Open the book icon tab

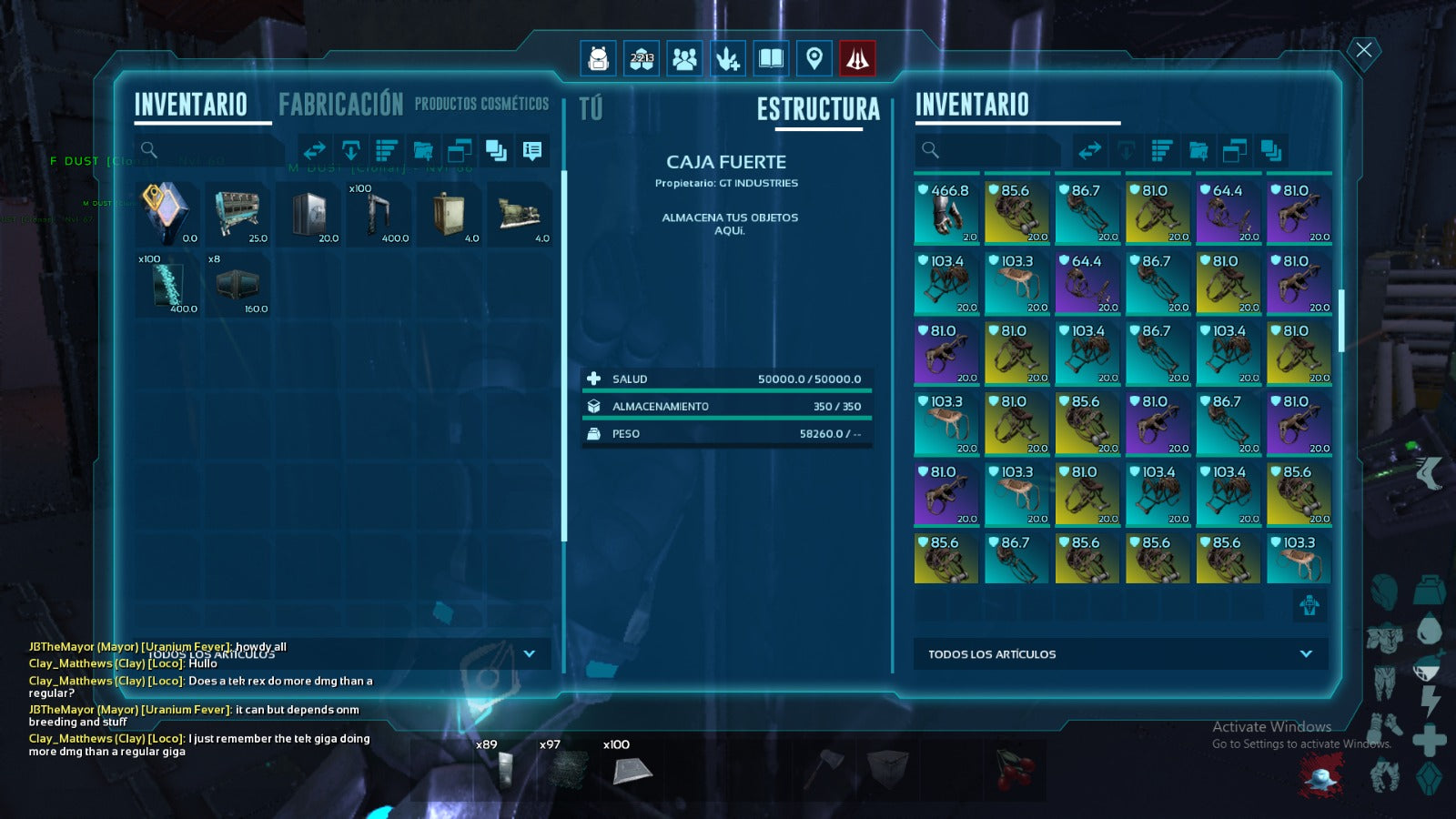pos(771,59)
